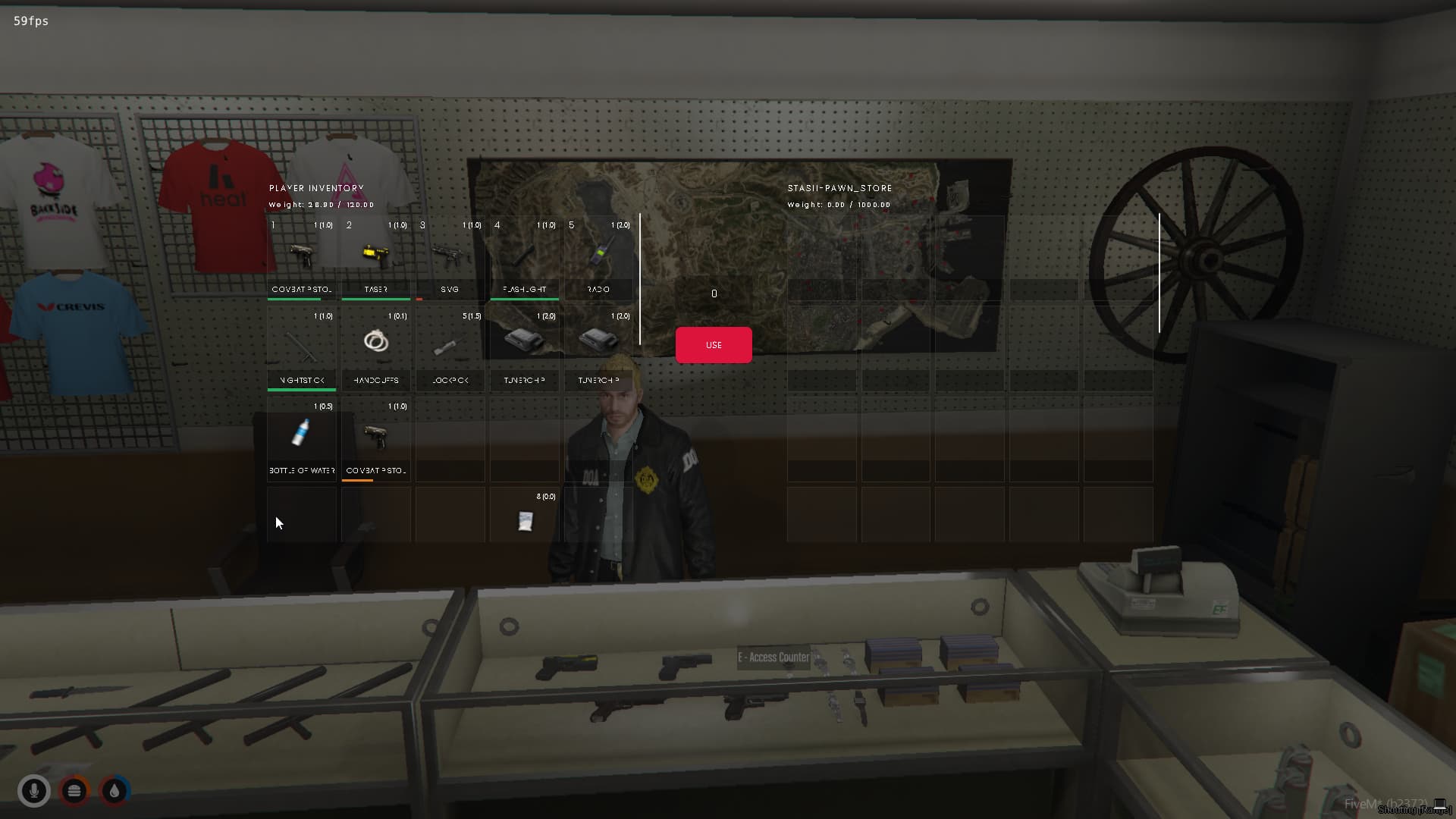Viewport: 1456px width, 819px height.
Task: Click the orange durability bar under Combat Pistol
Action: tap(357, 480)
